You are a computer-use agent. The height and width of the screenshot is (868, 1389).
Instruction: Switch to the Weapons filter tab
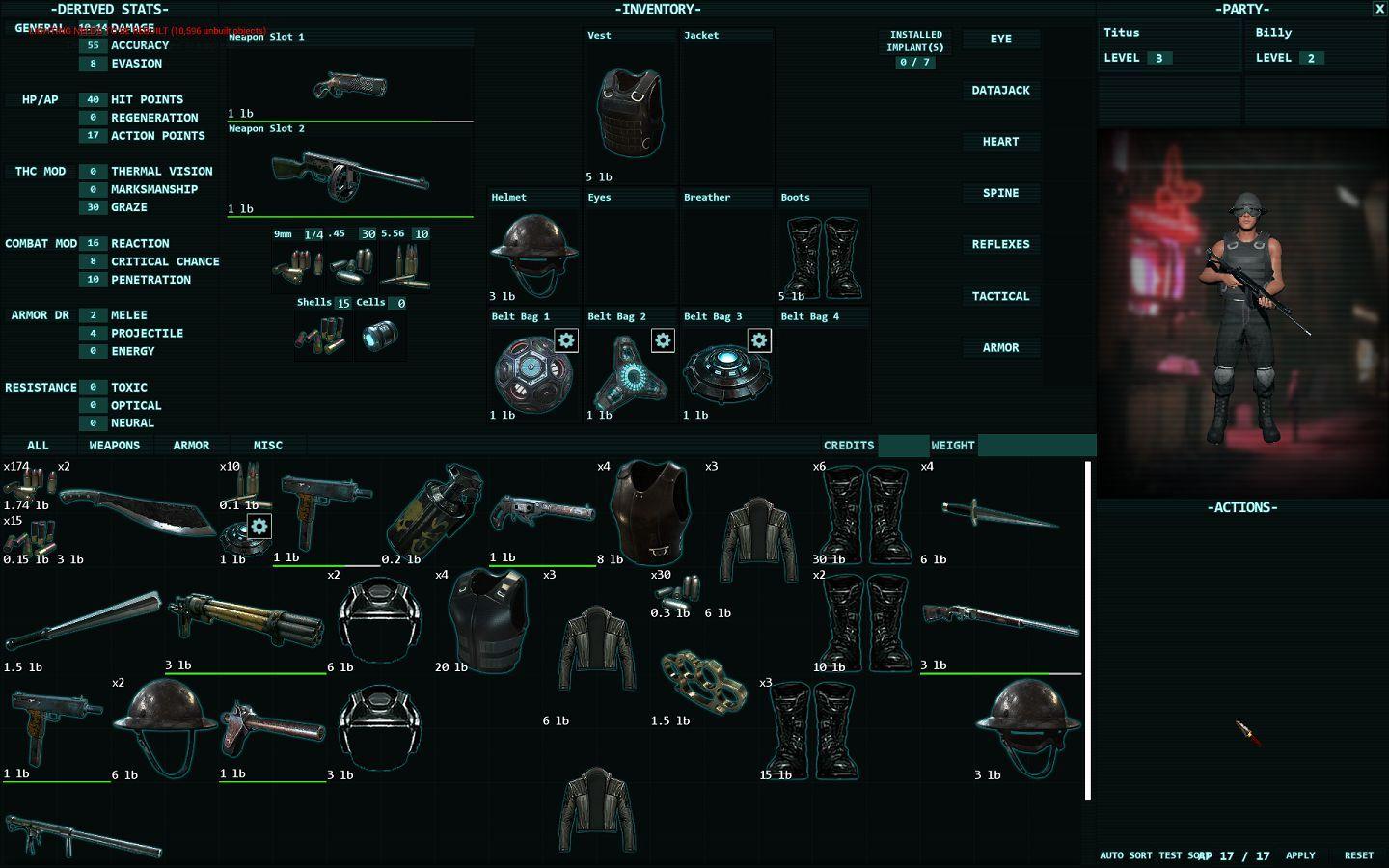tap(115, 446)
